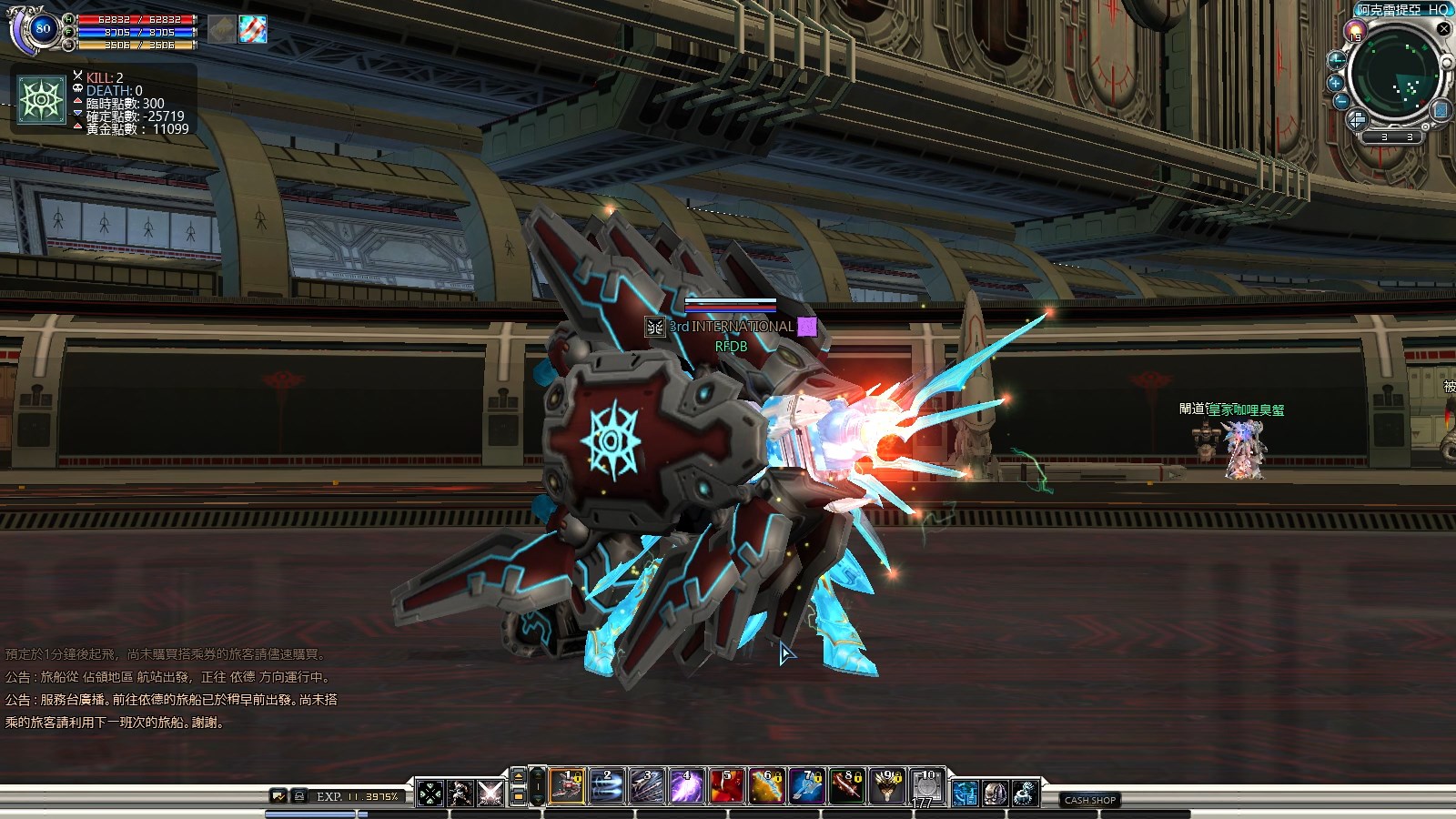Use the skill in hotbar slot 1
Screen dimensions: 1456x819
coord(567,787)
